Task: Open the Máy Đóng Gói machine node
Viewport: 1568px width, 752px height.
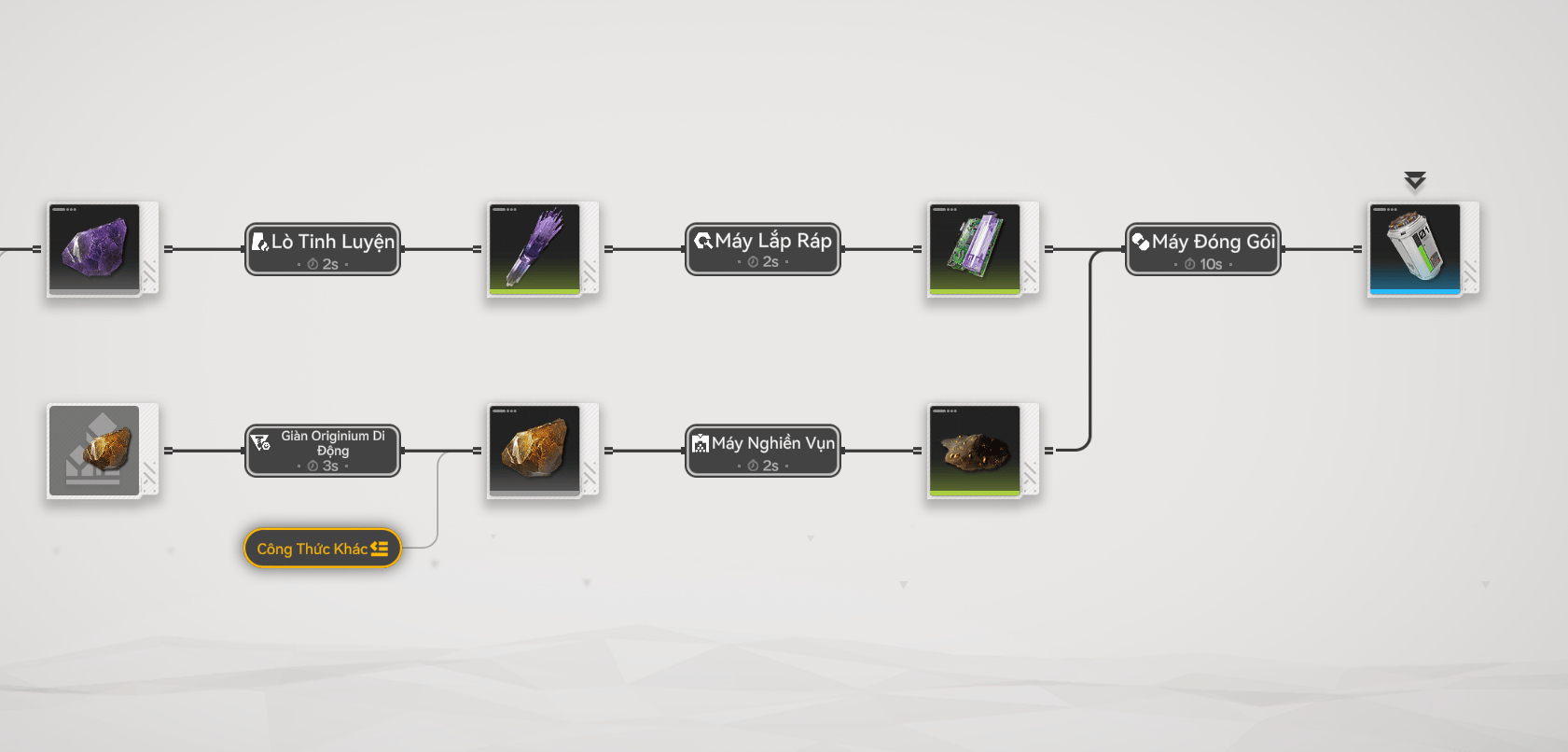Action: point(1203,249)
